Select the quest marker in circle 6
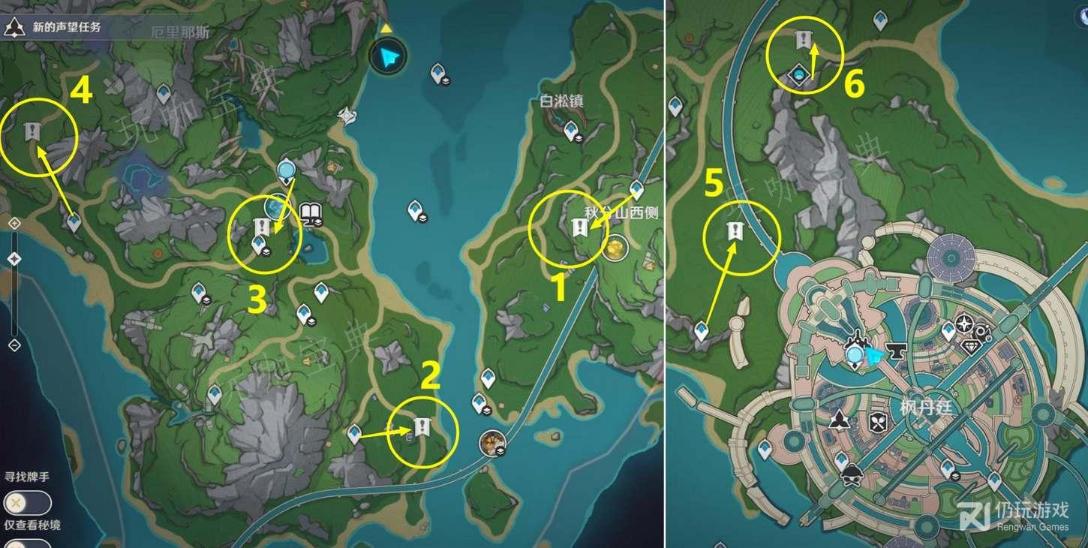The width and height of the screenshot is (1088, 548). point(803,40)
